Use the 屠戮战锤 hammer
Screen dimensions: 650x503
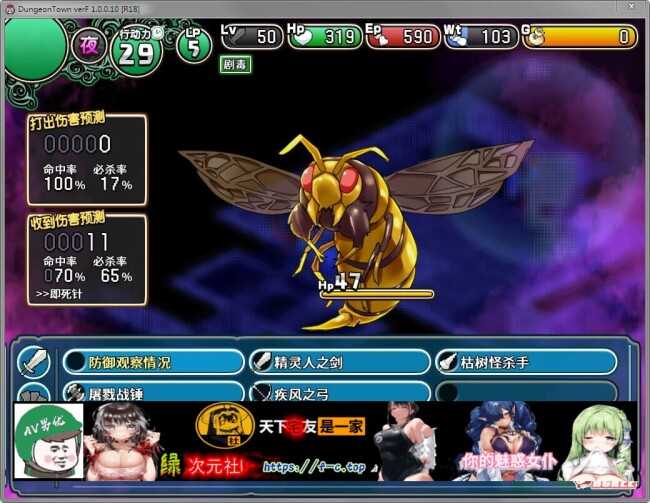[153, 392]
